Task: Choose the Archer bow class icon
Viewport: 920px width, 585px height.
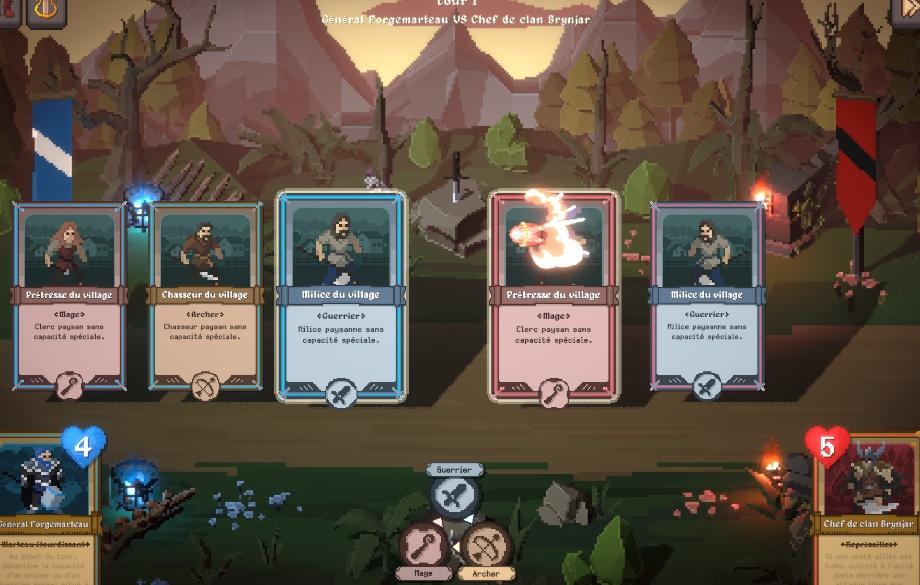Action: point(483,545)
